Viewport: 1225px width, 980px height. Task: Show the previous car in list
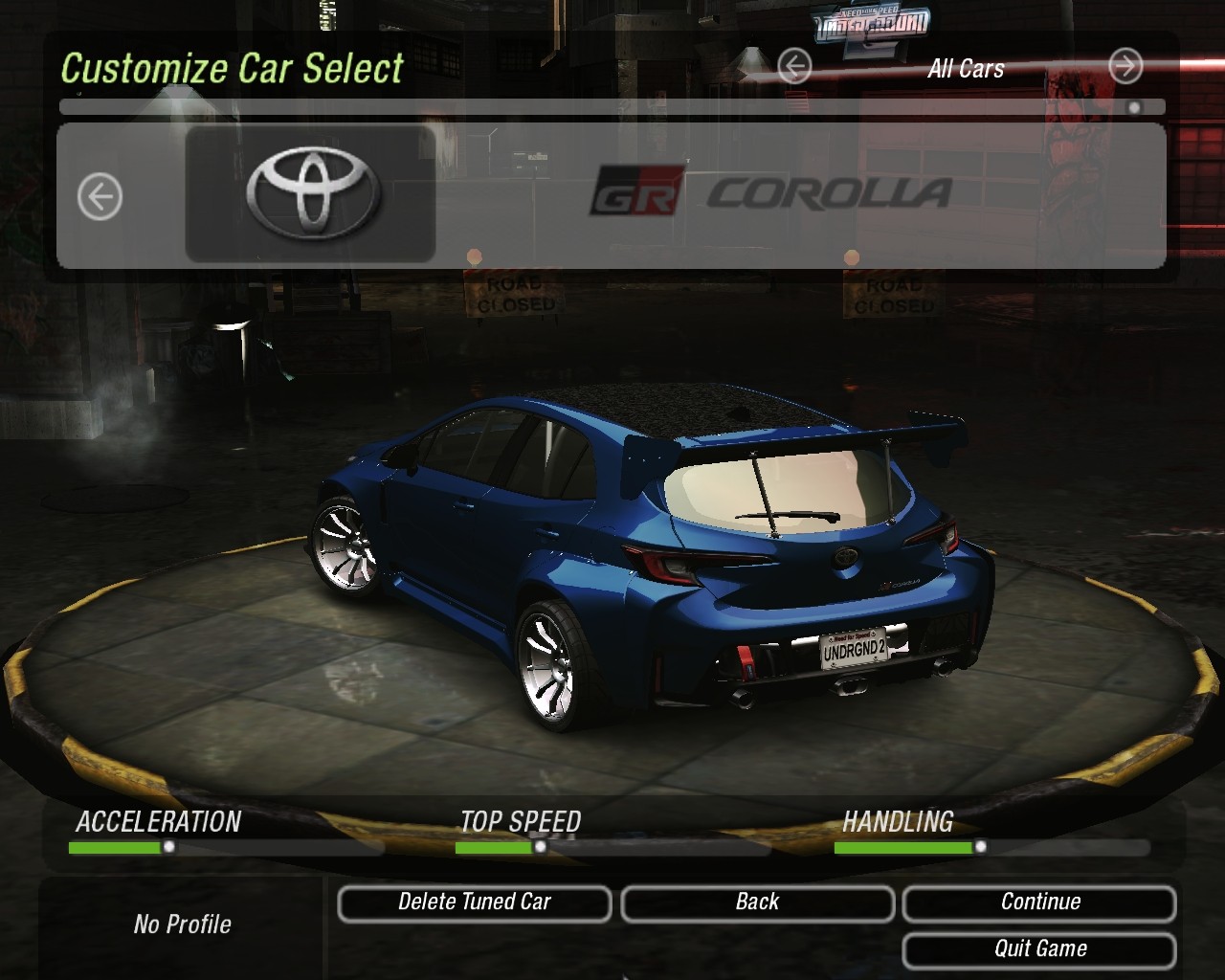(100, 197)
